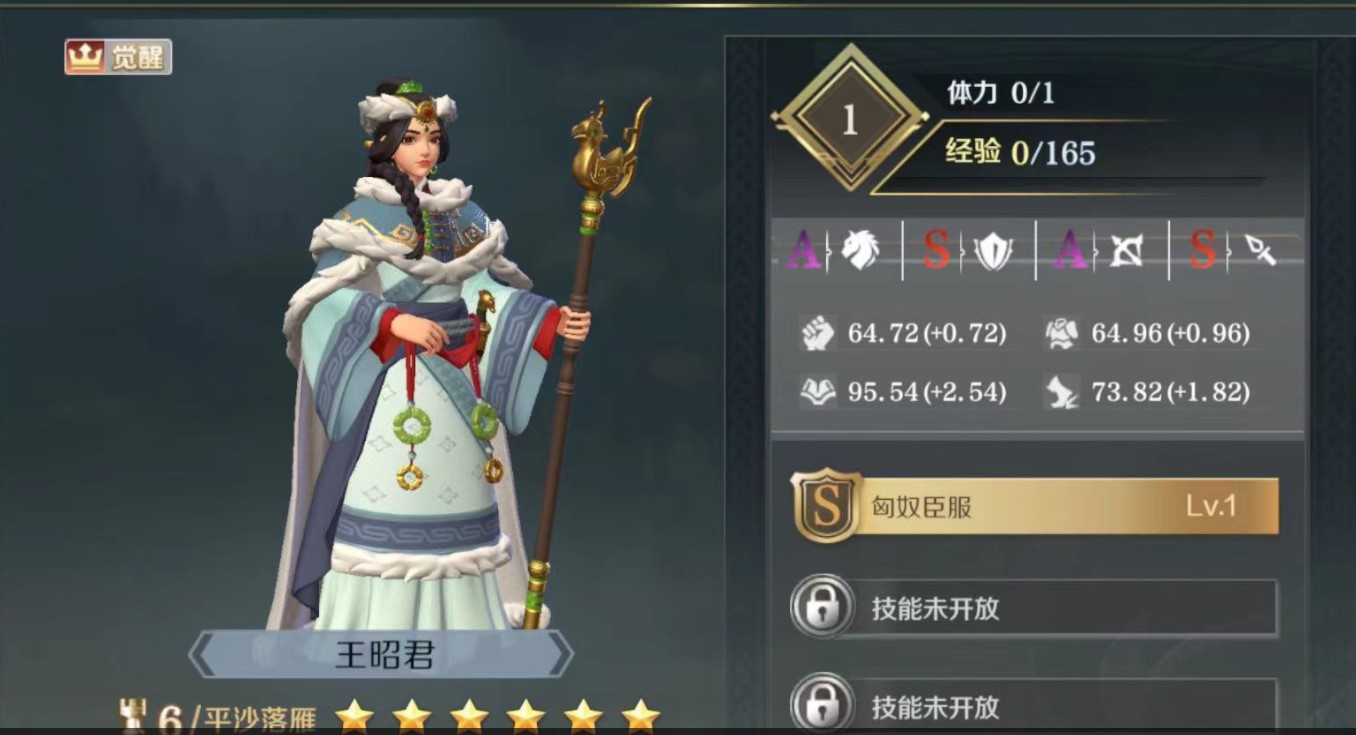Viewport: 1356px width, 735px height.
Task: Click the lock icon on first 技能未开放 skill
Action: pyautogui.click(x=822, y=609)
